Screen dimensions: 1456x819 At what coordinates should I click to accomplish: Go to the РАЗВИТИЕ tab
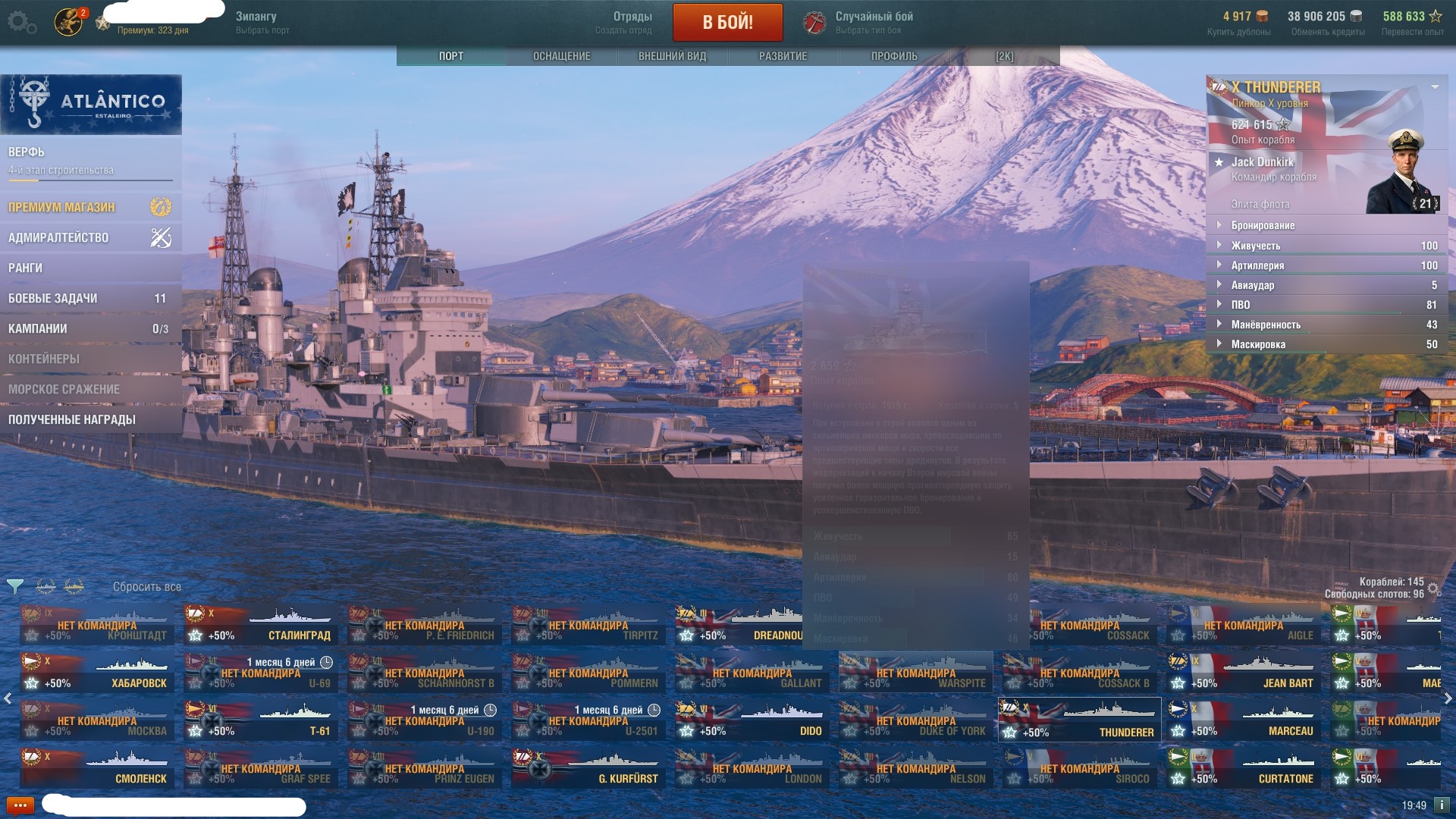point(783,56)
